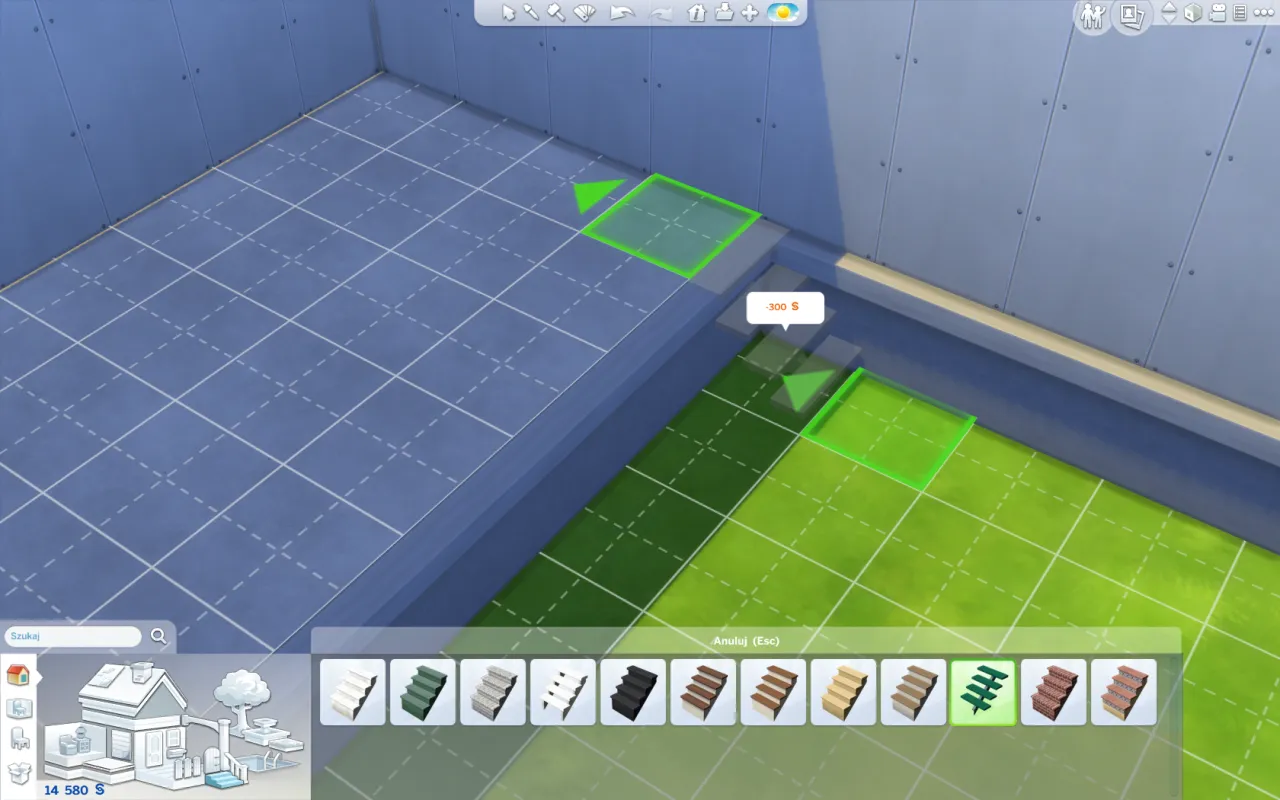Switch back to Live mode with the Sims icon
The height and width of the screenshot is (800, 1280).
1090,17
